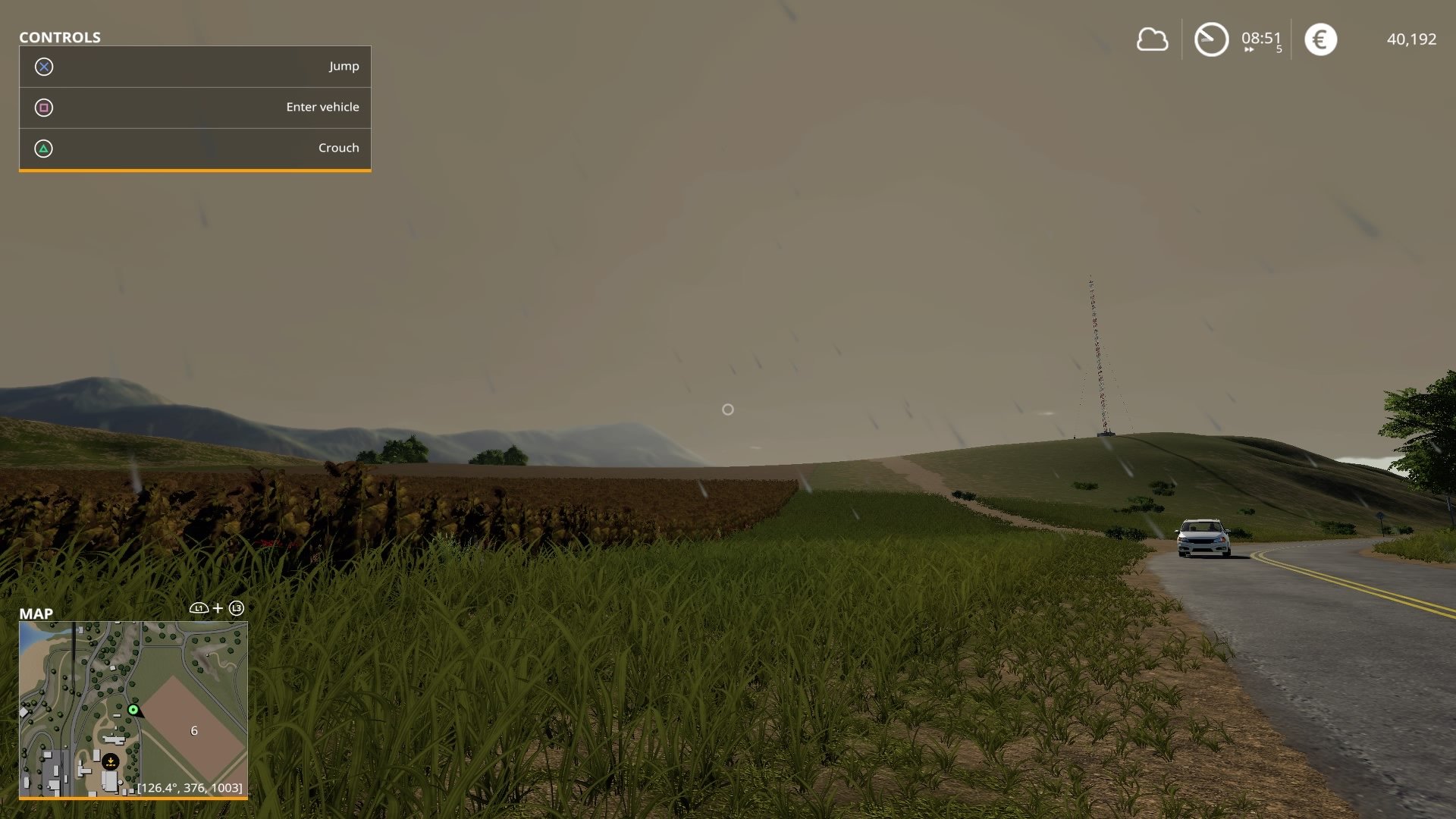Click the money balance showing 40,192
Viewport: 1456px width, 819px height.
[1411, 39]
